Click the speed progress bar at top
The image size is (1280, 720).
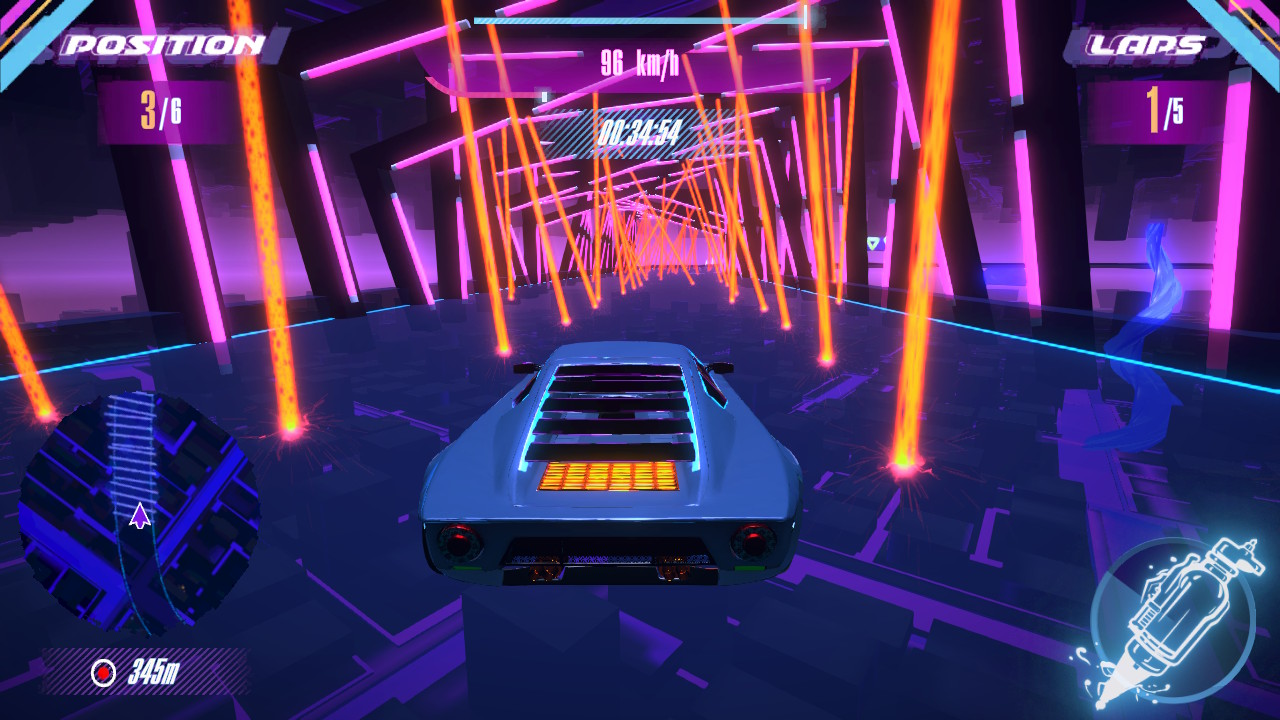[640, 18]
